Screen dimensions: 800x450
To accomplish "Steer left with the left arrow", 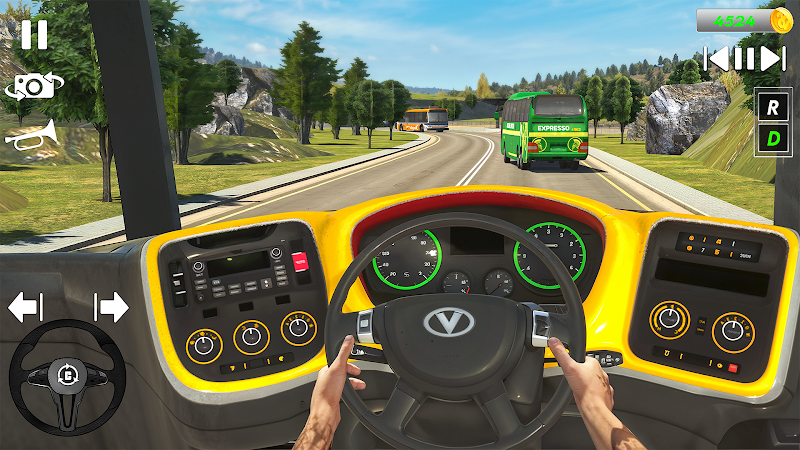I will 25,307.
